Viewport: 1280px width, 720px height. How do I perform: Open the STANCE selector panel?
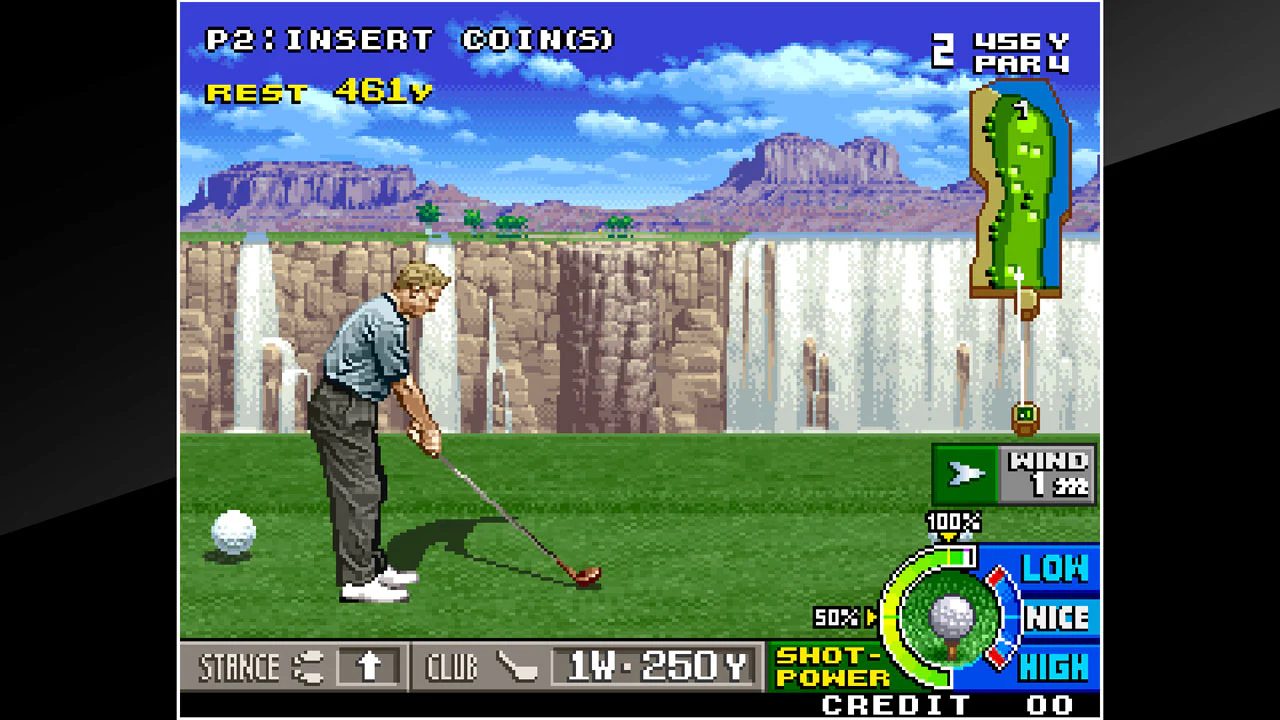pos(240,667)
